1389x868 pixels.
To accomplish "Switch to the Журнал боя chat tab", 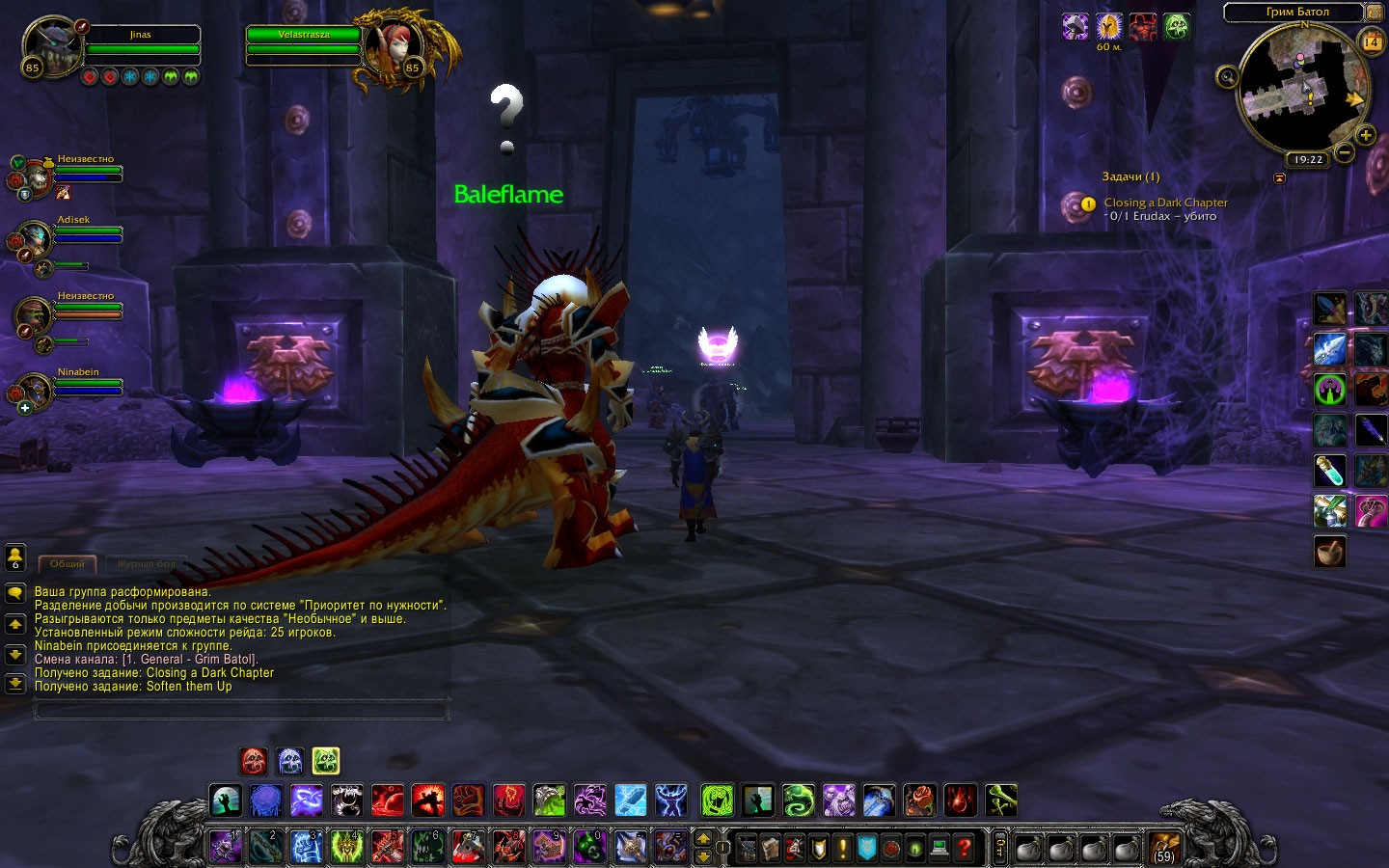I will 146,563.
